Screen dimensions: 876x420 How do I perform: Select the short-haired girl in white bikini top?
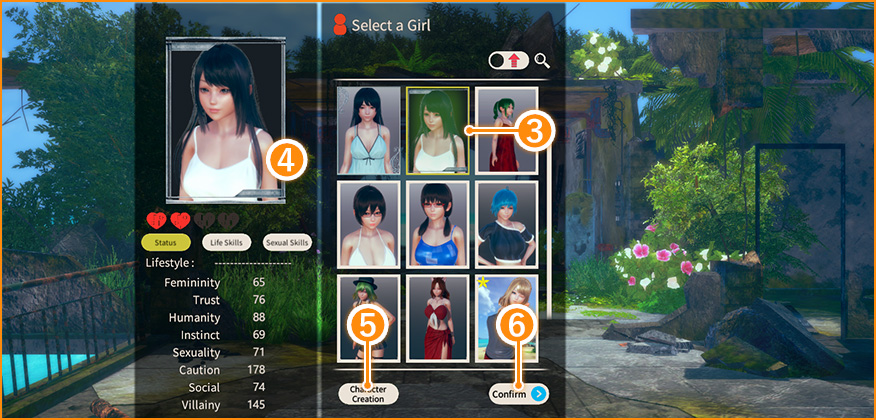[x=368, y=224]
